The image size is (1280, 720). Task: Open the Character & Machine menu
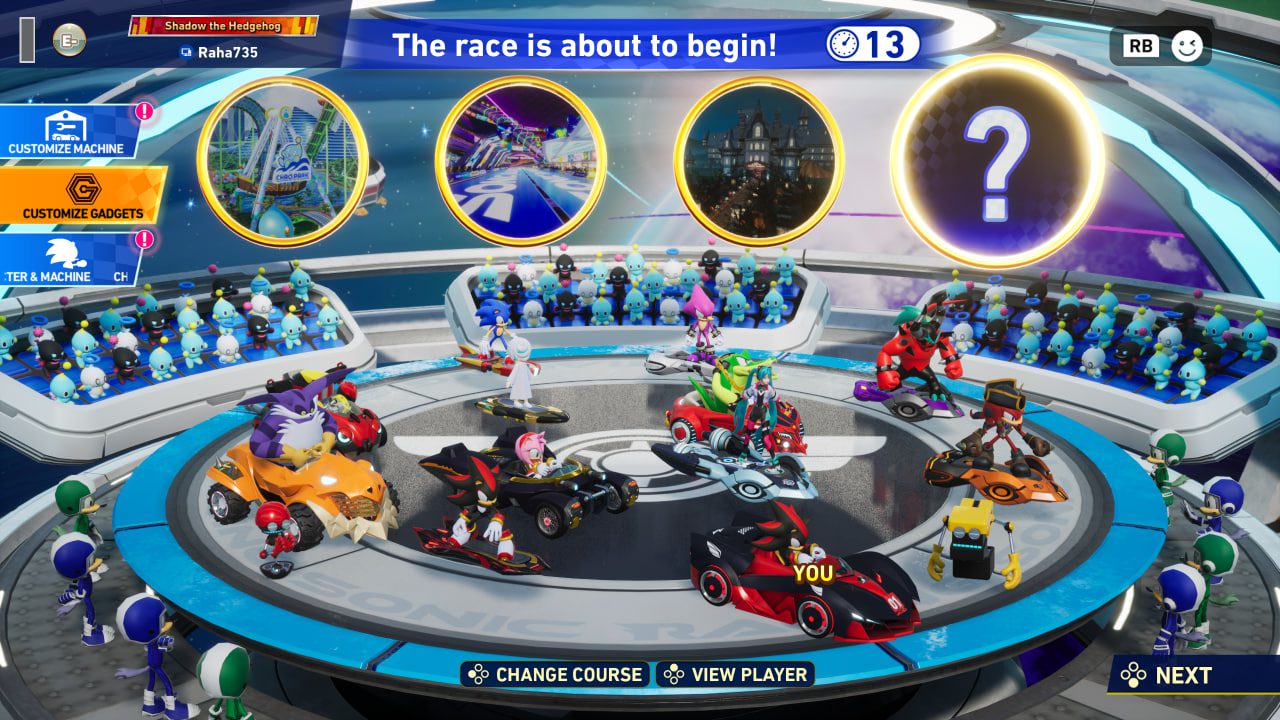[x=66, y=259]
